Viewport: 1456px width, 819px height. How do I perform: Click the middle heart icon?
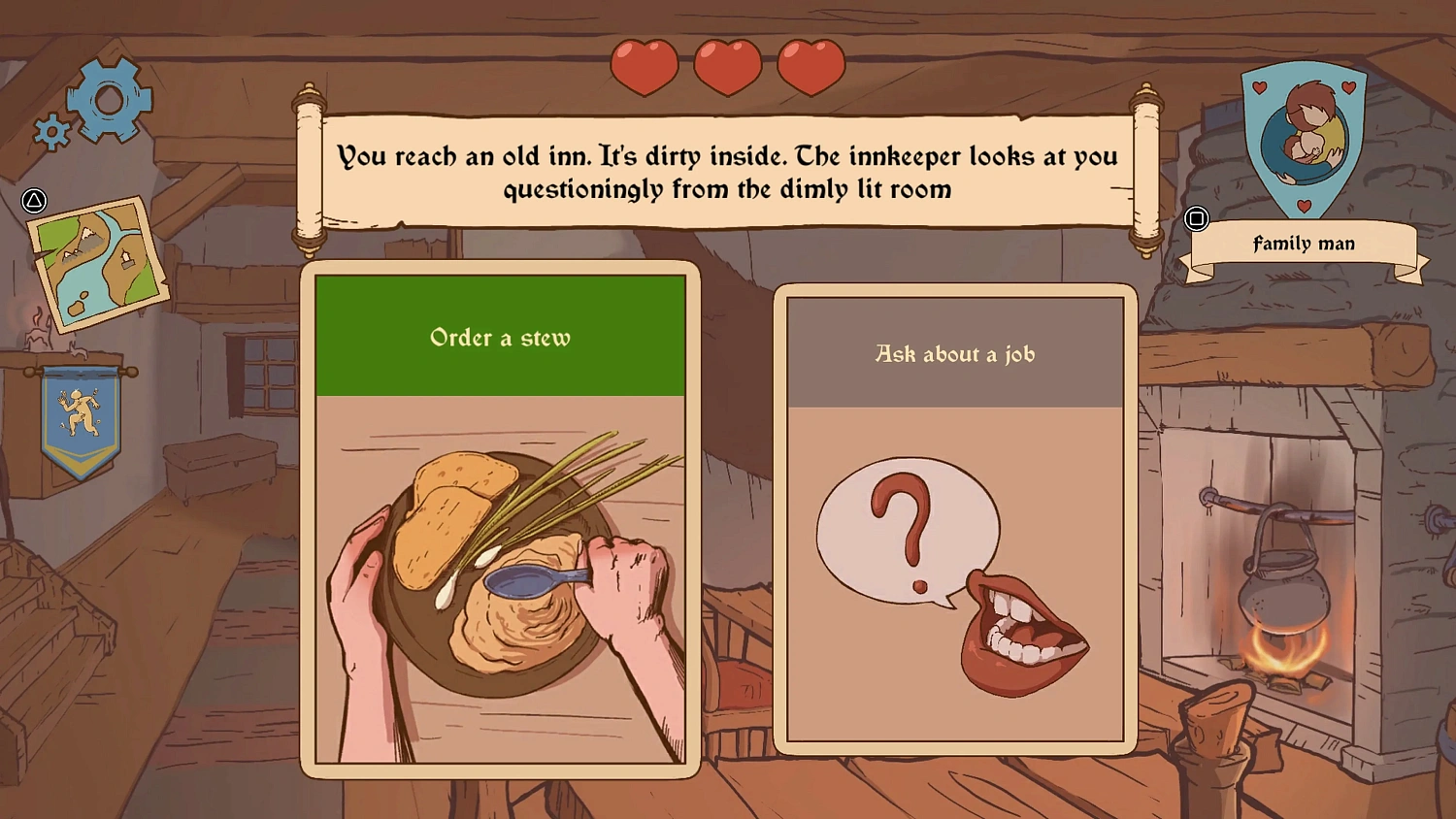point(726,65)
